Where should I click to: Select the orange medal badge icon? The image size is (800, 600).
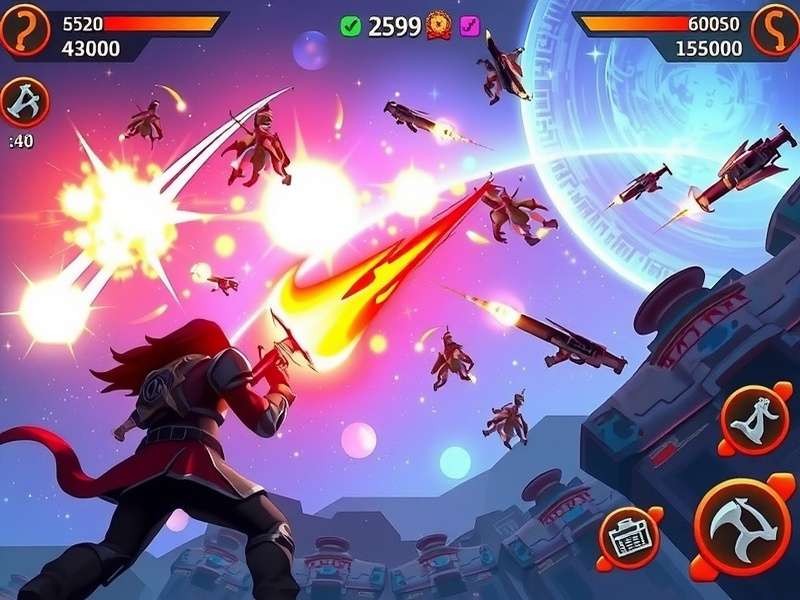pyautogui.click(x=438, y=26)
